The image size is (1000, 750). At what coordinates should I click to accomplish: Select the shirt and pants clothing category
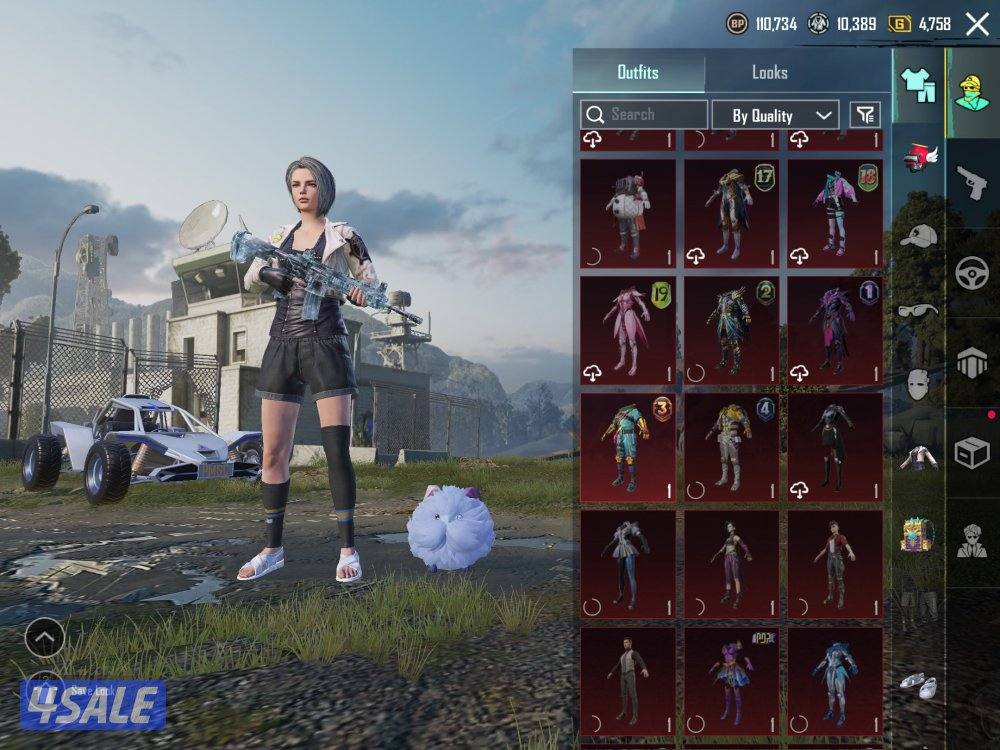click(x=918, y=86)
